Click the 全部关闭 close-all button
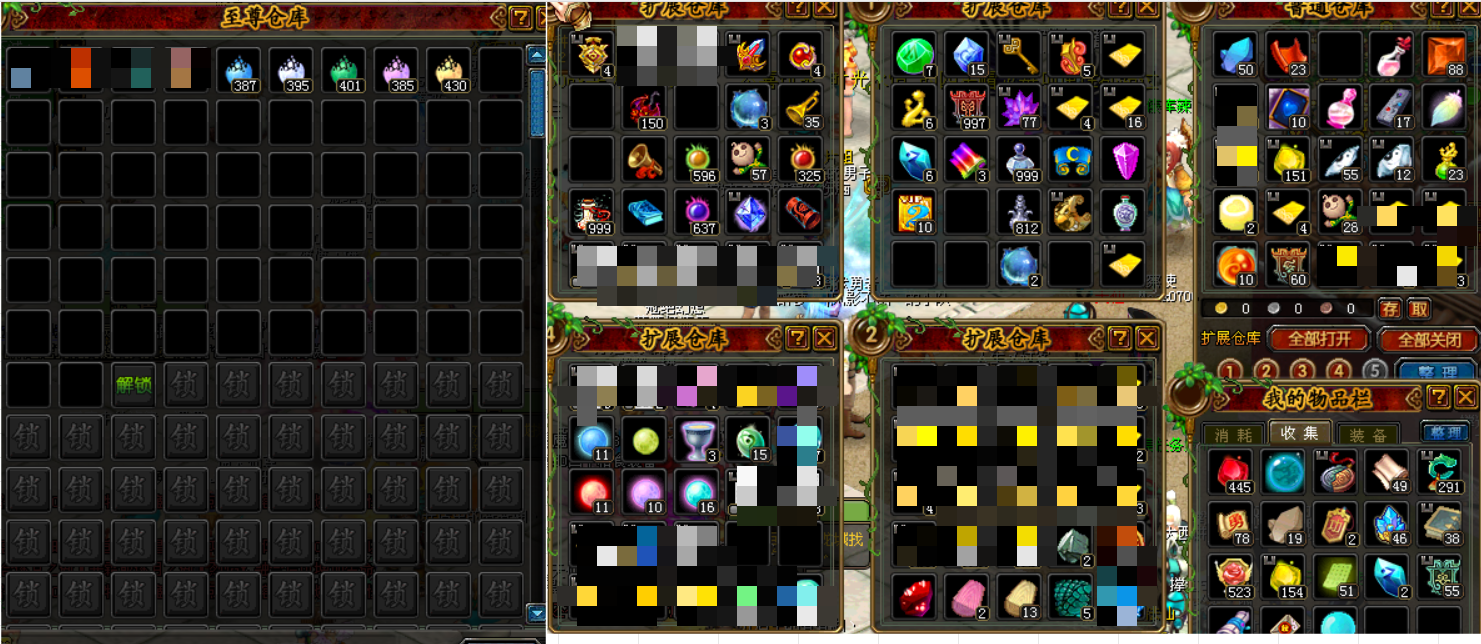Screen dimensions: 1481x644 [x=1429, y=340]
